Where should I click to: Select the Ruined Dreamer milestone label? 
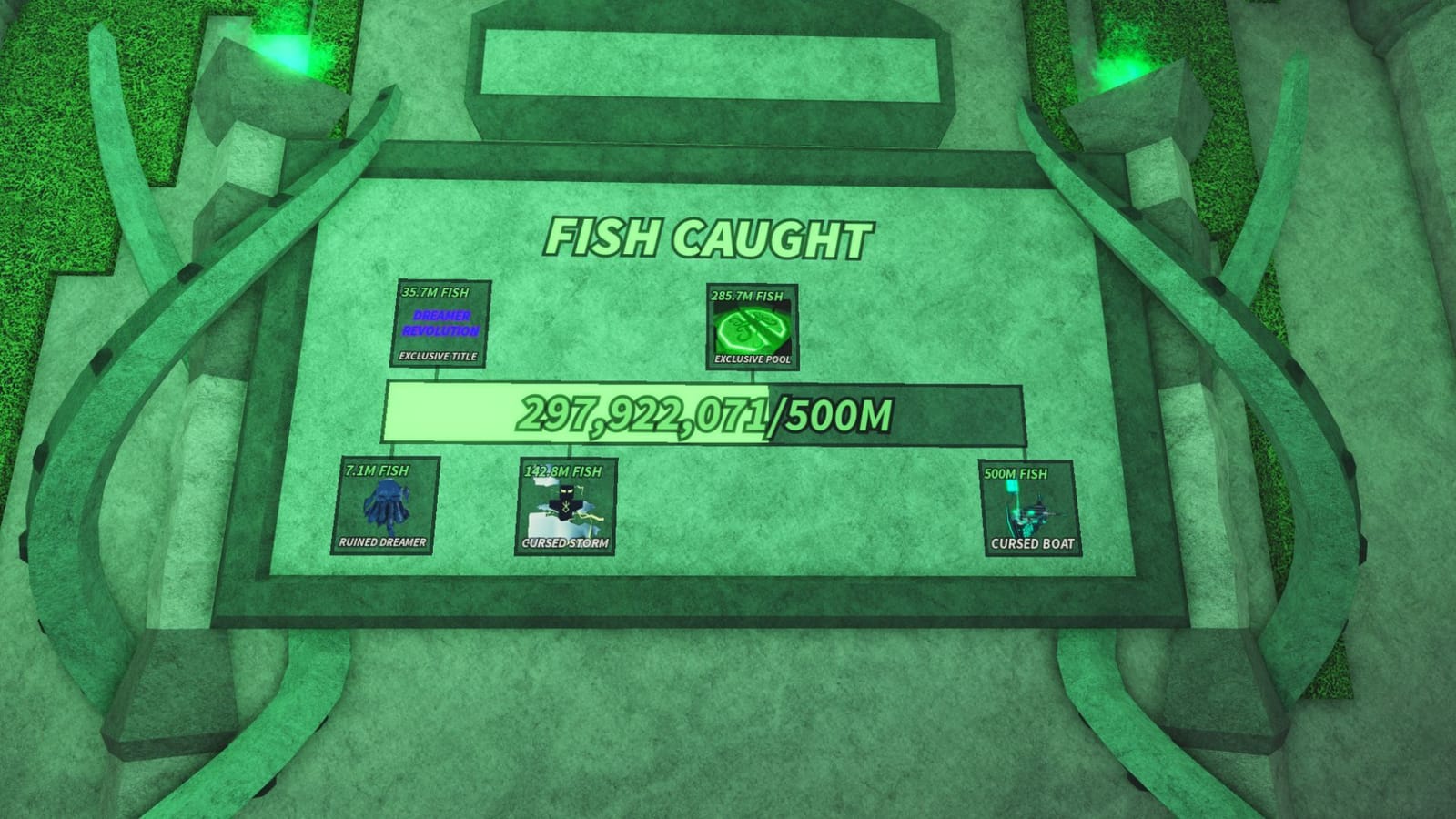coord(387,543)
